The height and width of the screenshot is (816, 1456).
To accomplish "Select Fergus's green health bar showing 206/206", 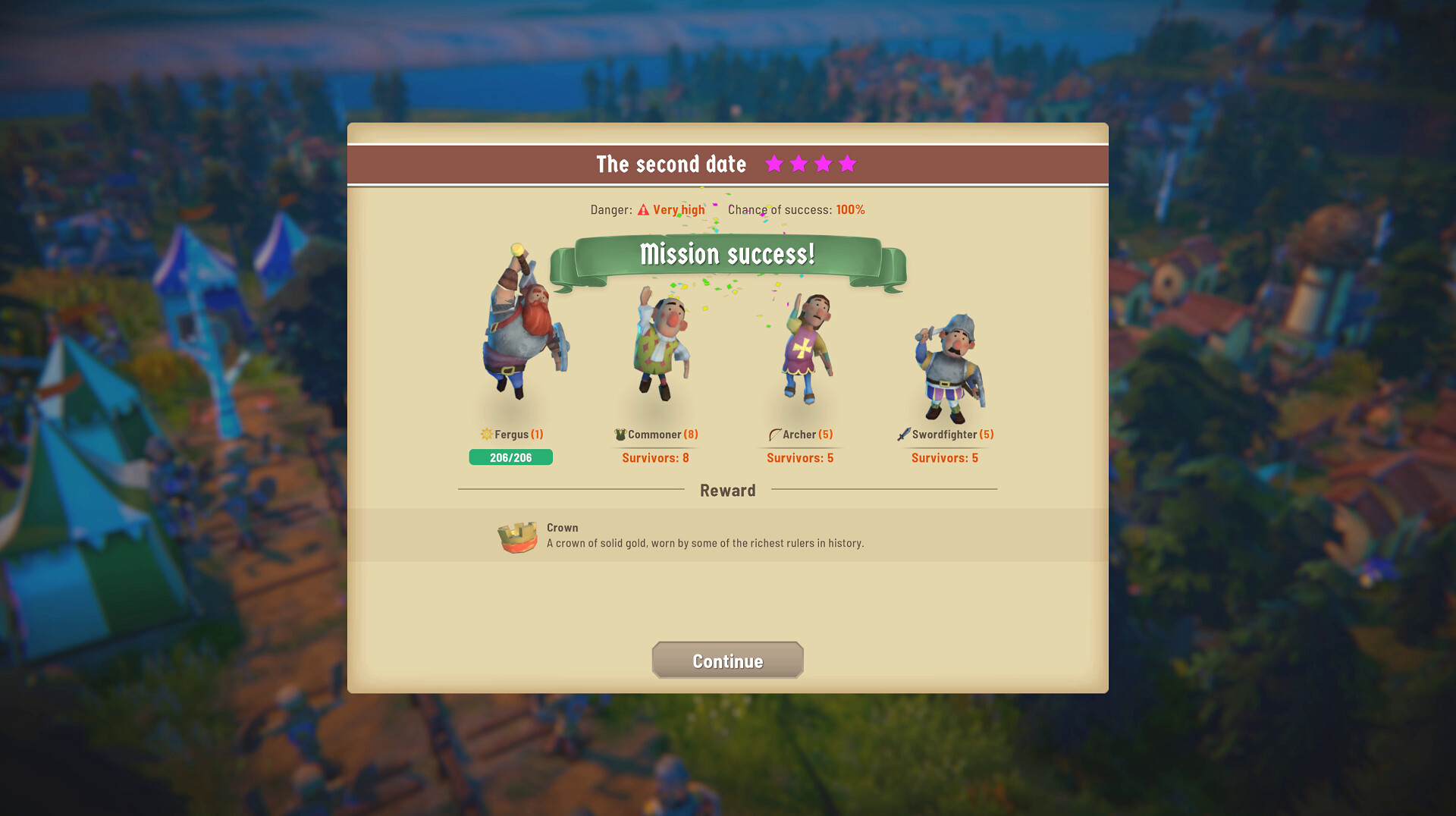I will pyautogui.click(x=510, y=457).
